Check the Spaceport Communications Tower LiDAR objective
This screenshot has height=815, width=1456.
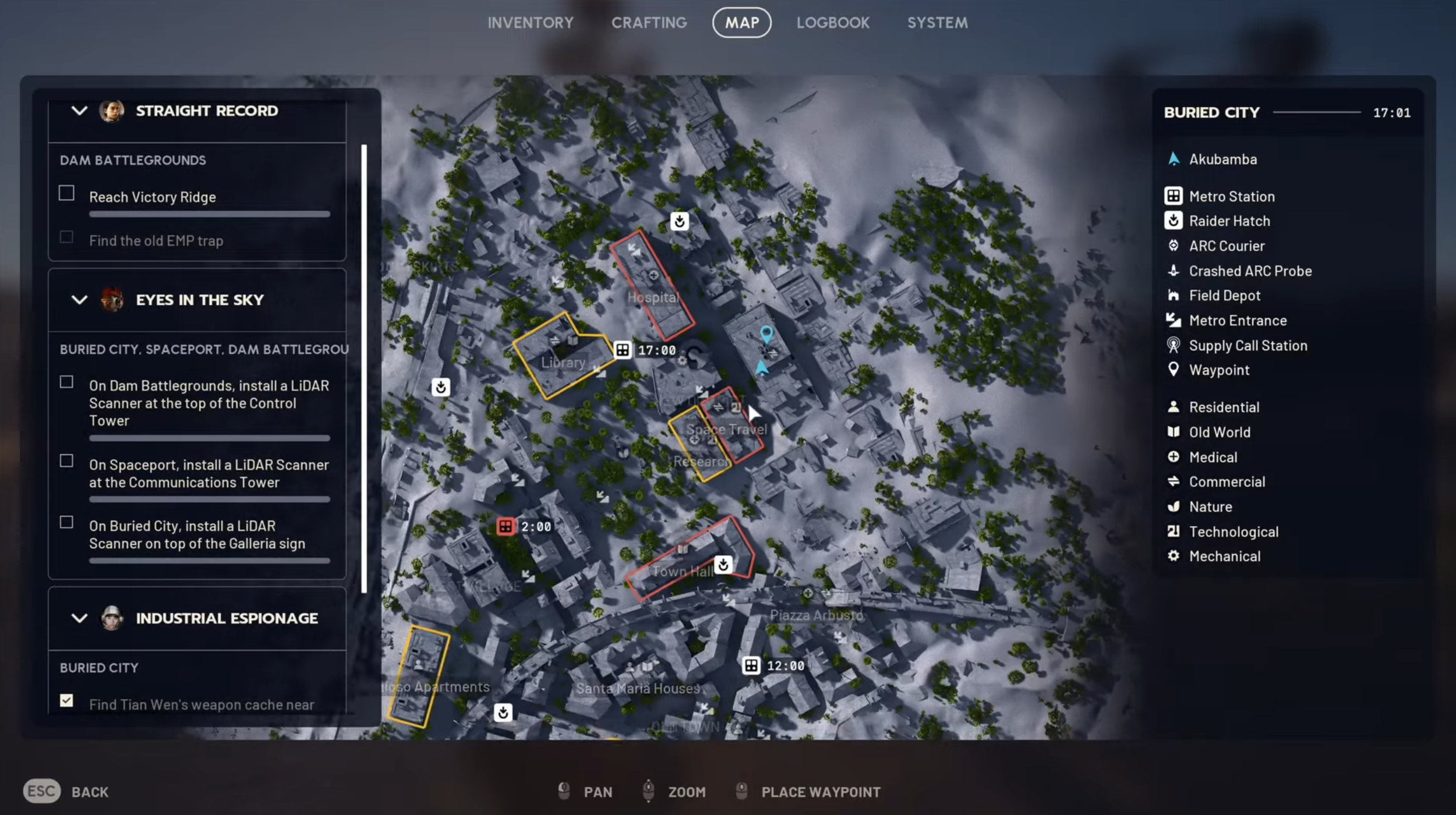pos(66,460)
